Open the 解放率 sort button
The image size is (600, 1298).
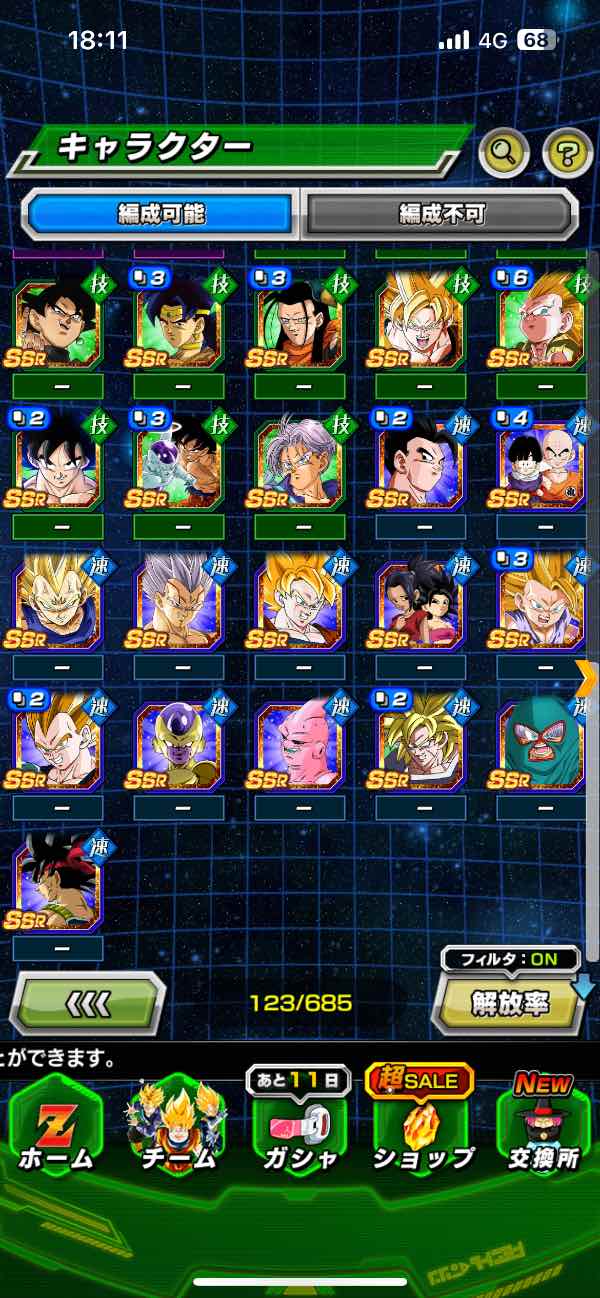click(x=509, y=1003)
